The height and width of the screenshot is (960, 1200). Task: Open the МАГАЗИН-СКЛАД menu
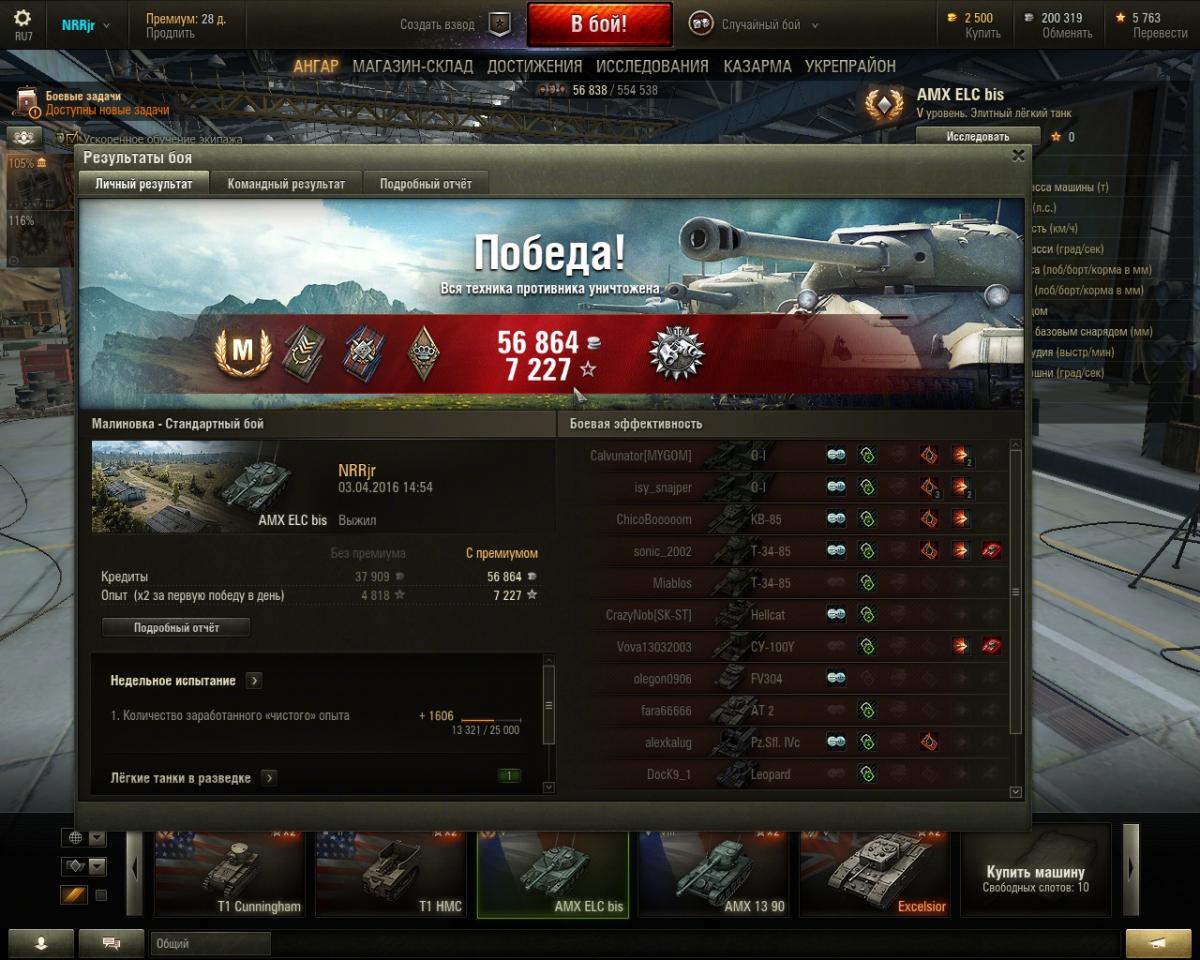click(412, 66)
